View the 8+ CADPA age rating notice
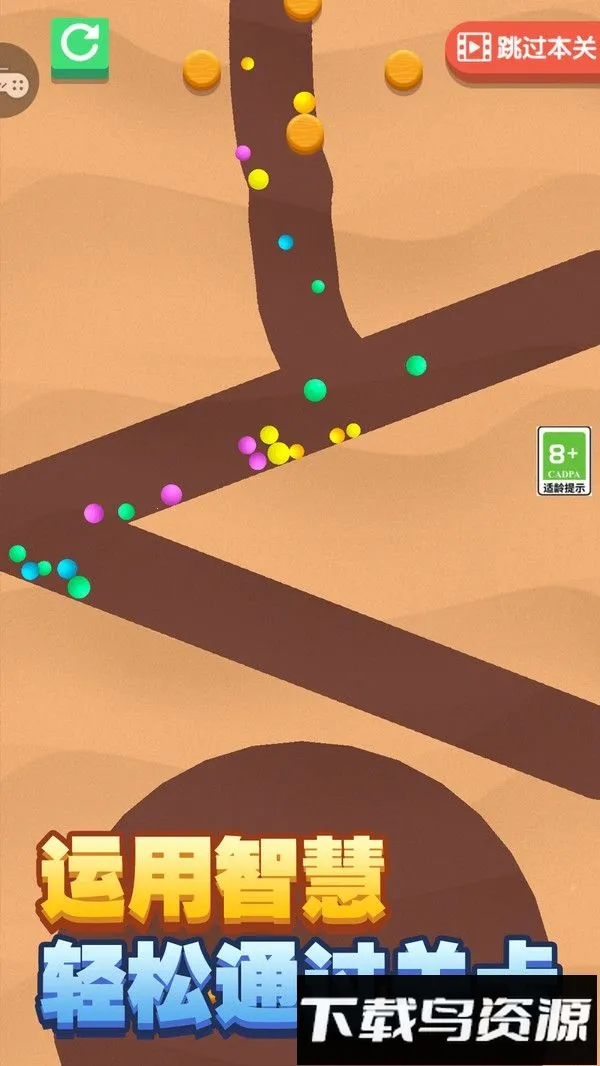Screen dimensions: 600x1066 [x=564, y=461]
